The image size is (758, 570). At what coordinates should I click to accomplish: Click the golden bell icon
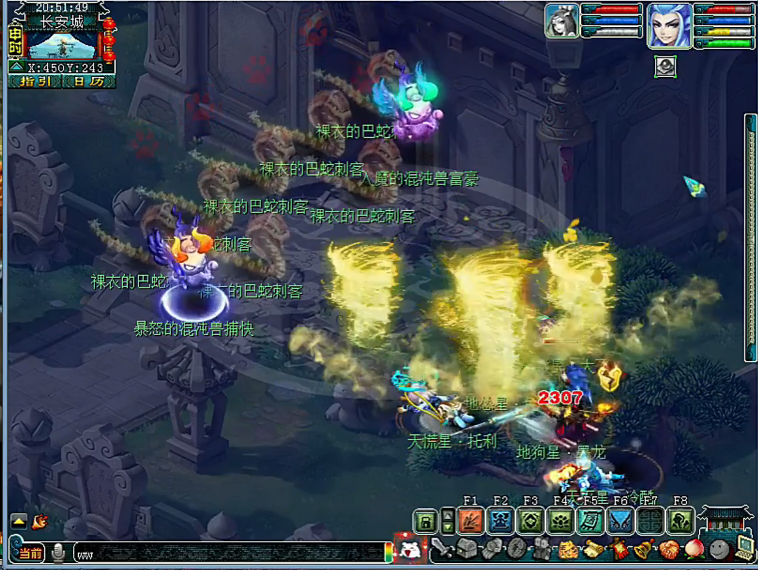pos(643,548)
